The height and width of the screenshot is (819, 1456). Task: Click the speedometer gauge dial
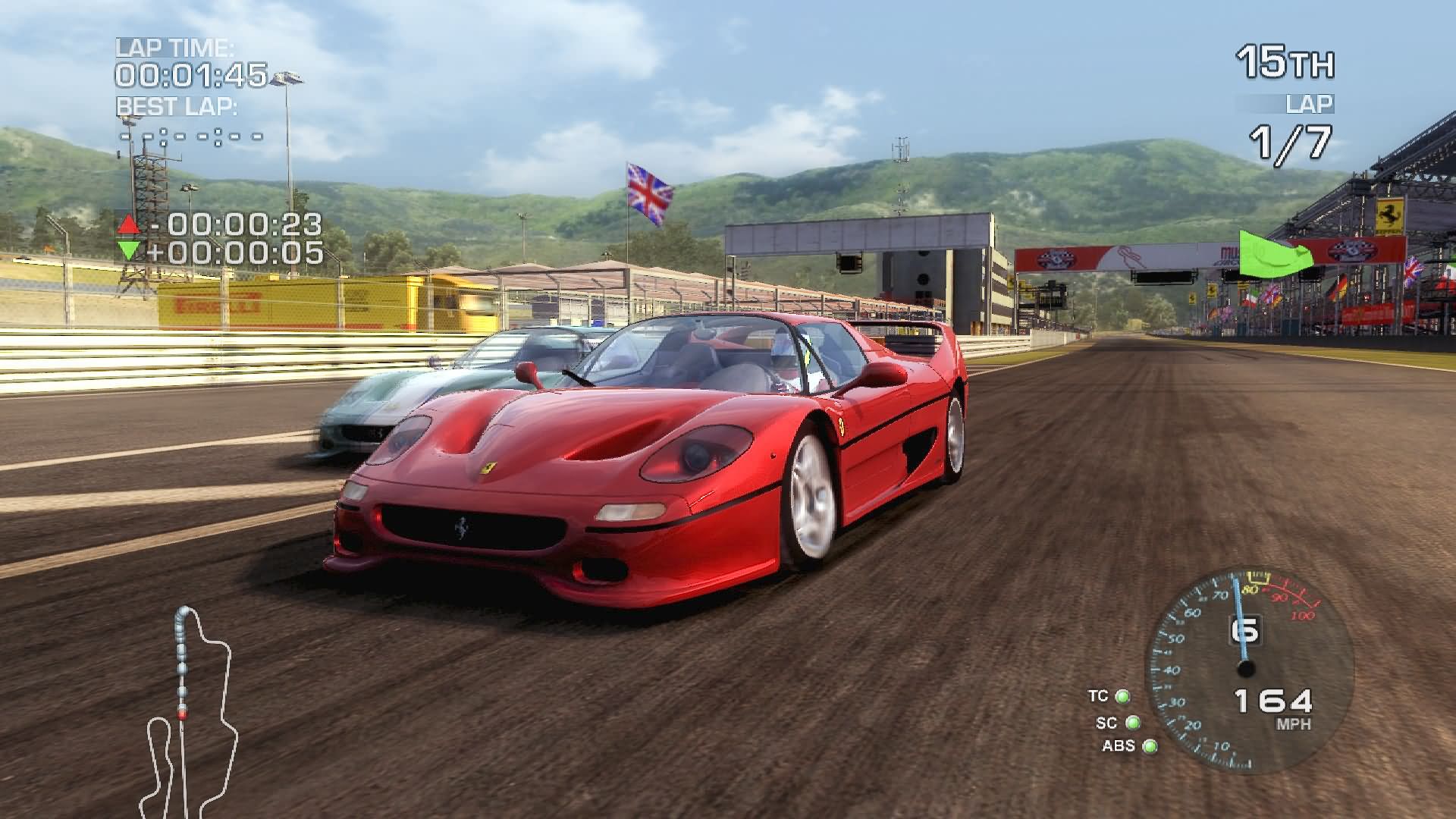coord(1248,669)
